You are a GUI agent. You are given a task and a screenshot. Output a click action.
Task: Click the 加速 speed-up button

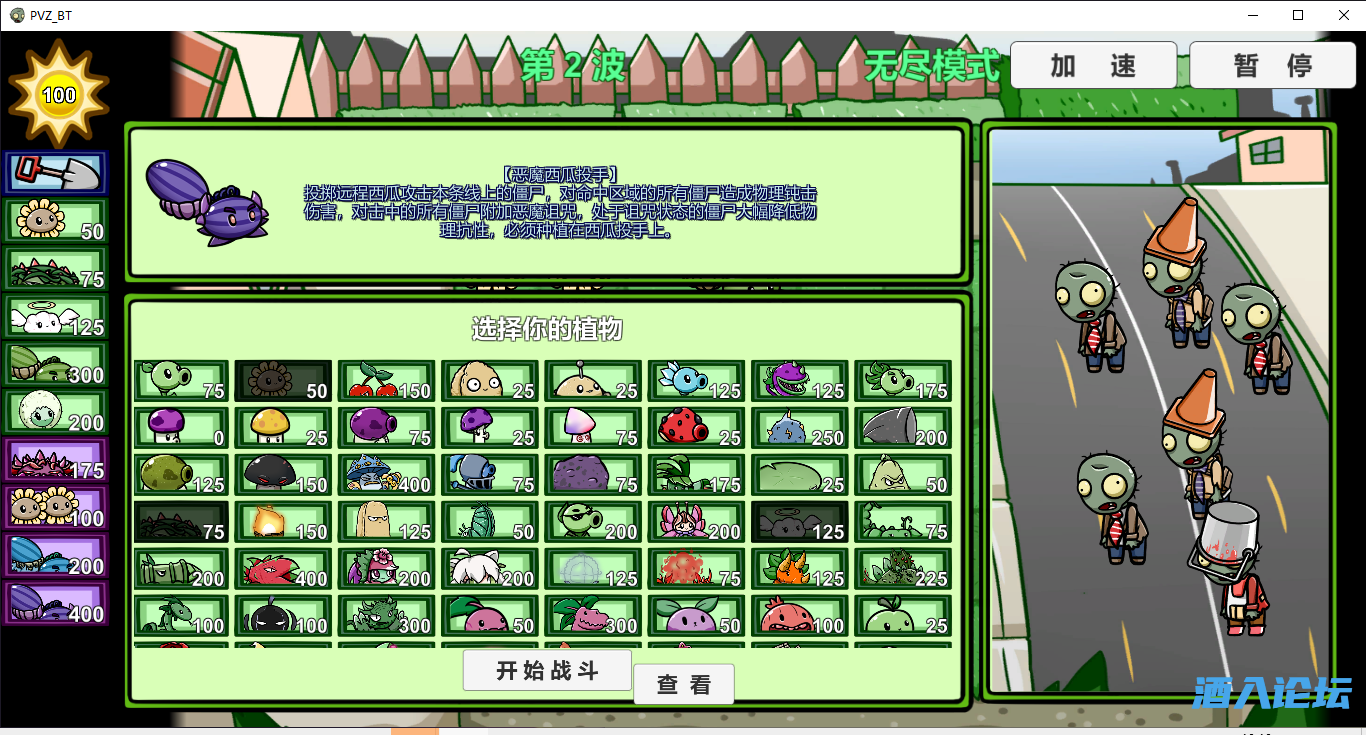1093,64
